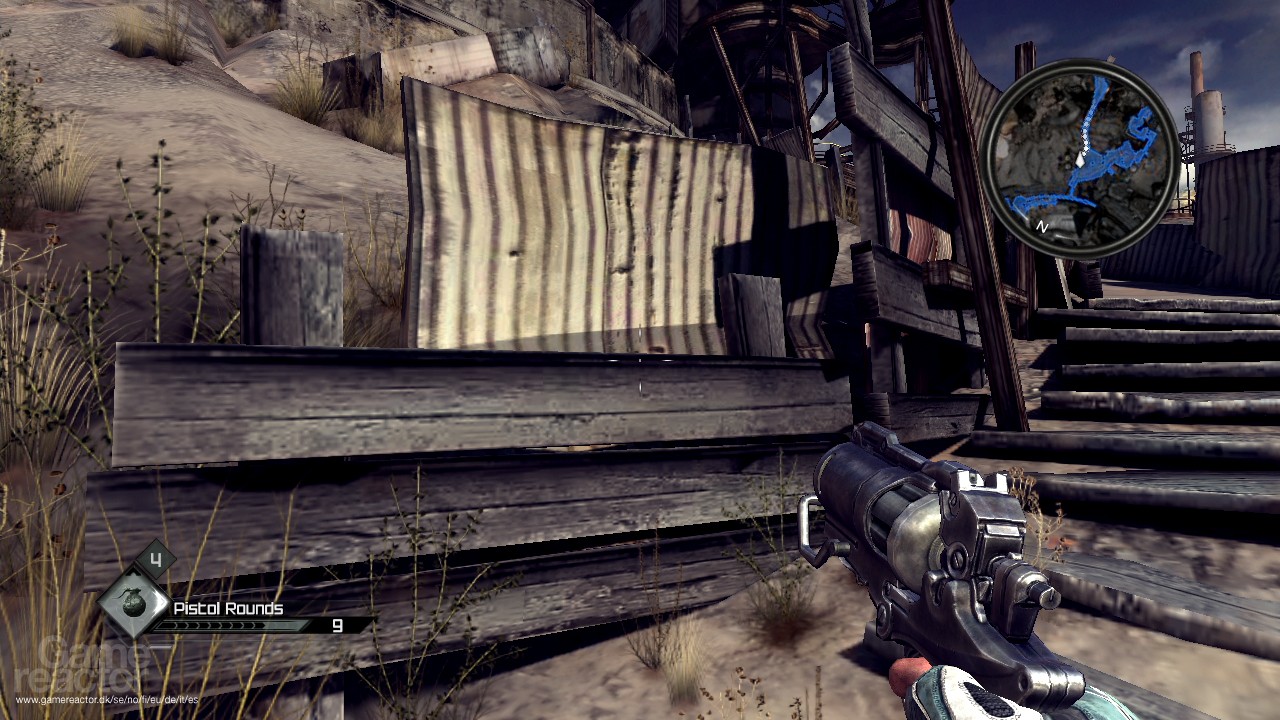
Task: Click the white player marker on the minimap
Action: [1080, 160]
